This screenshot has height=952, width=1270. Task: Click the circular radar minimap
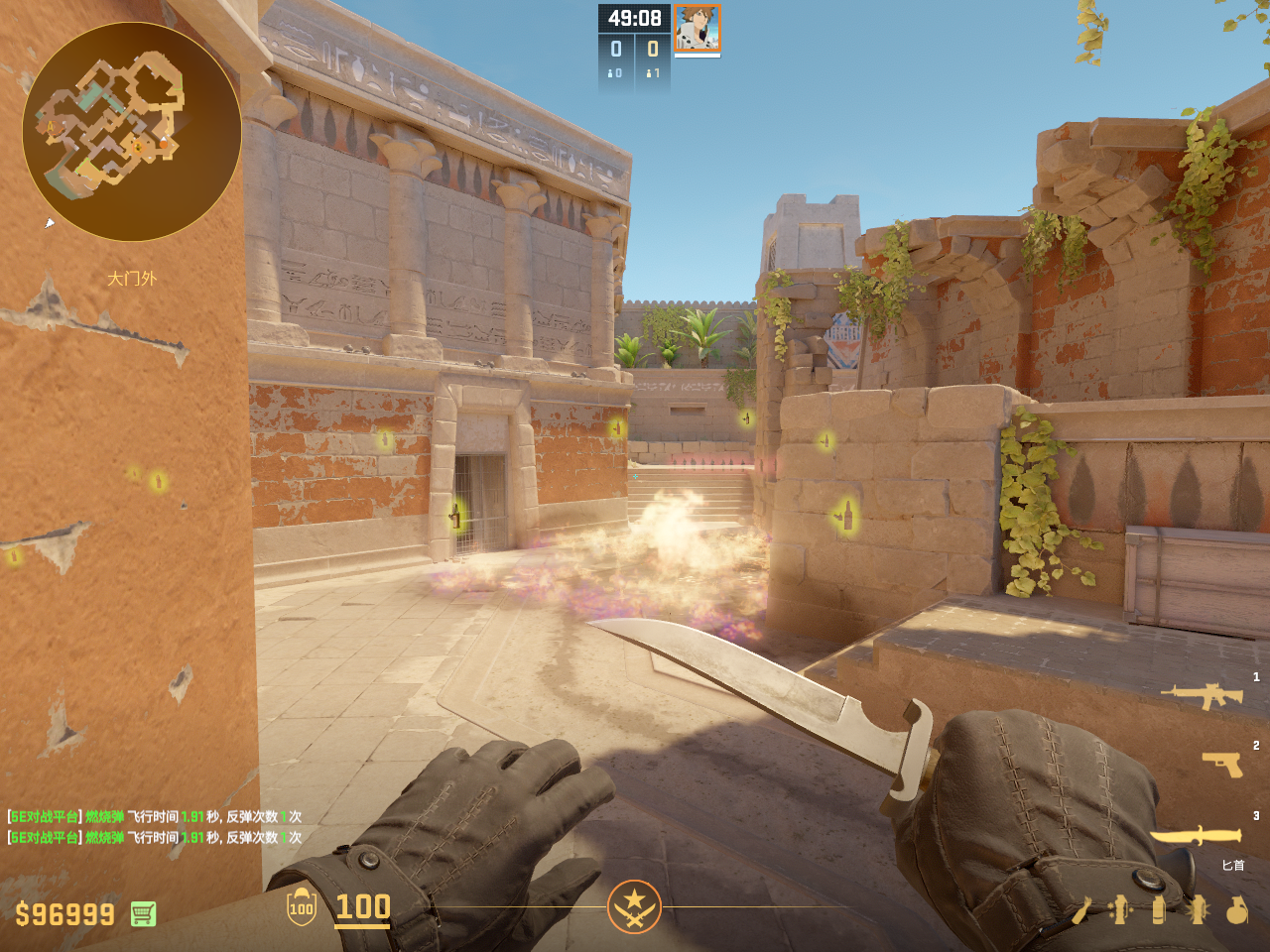tap(132, 132)
